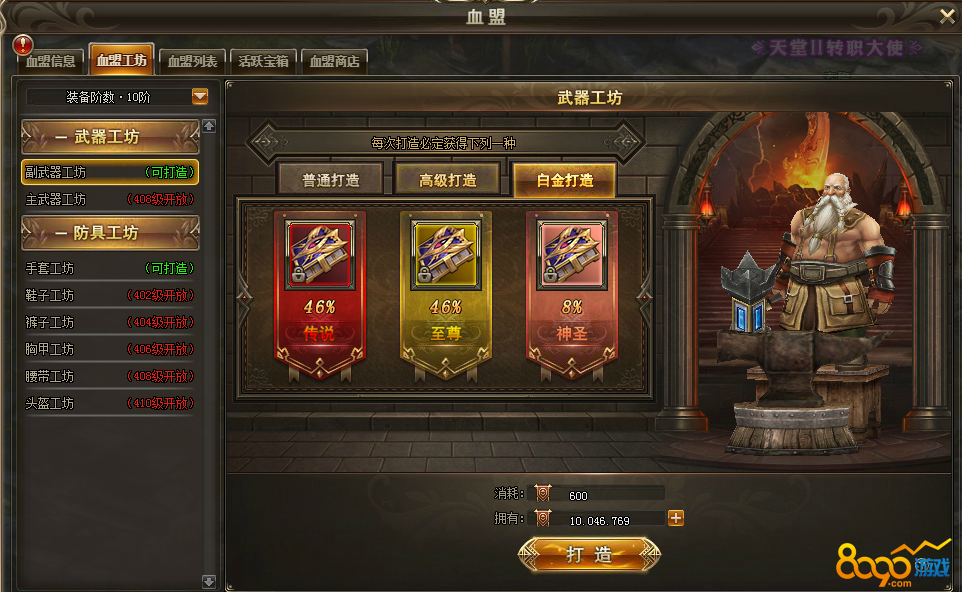Select the 主武器工坊 entry

click(x=110, y=199)
